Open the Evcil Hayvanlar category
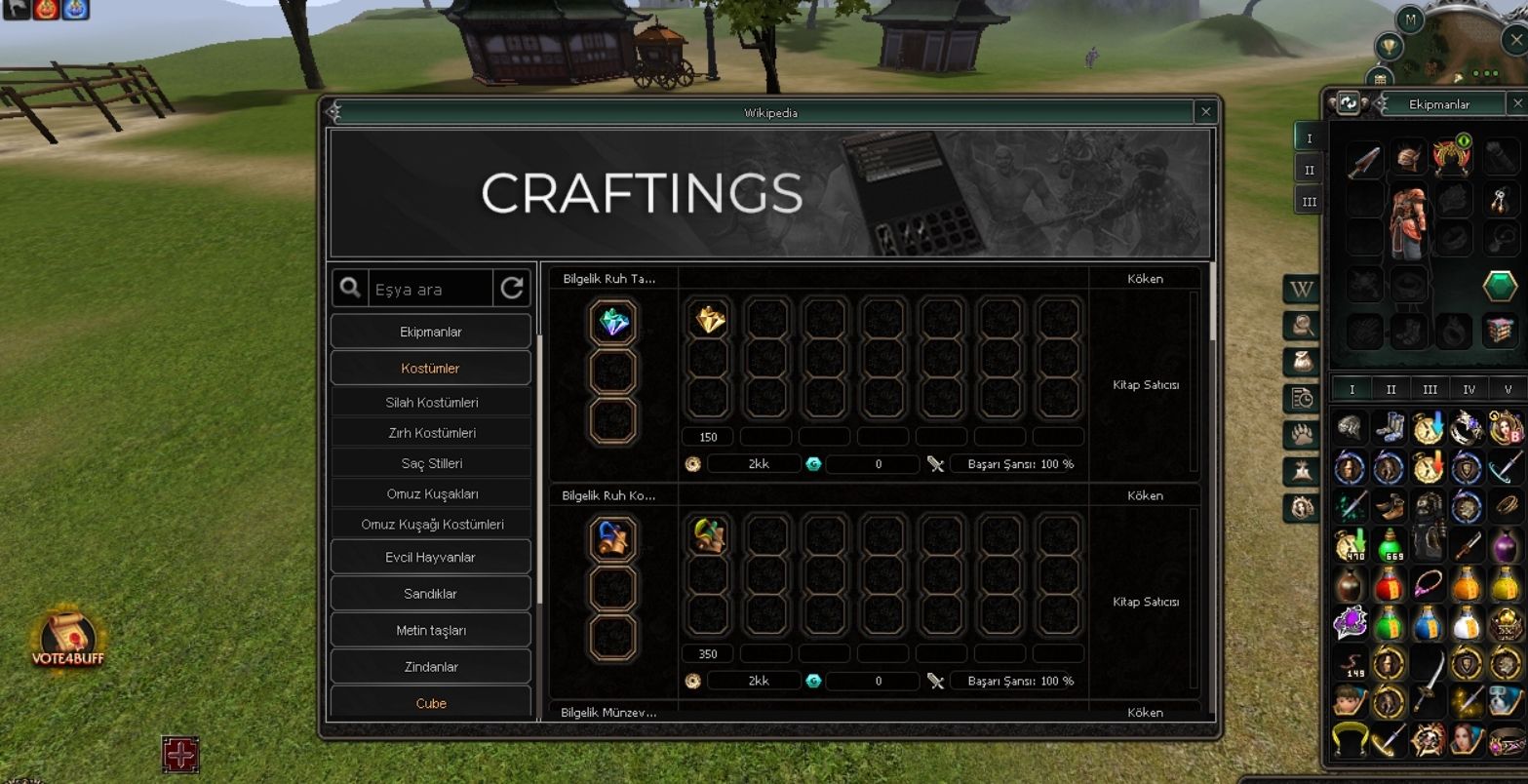 coord(431,558)
